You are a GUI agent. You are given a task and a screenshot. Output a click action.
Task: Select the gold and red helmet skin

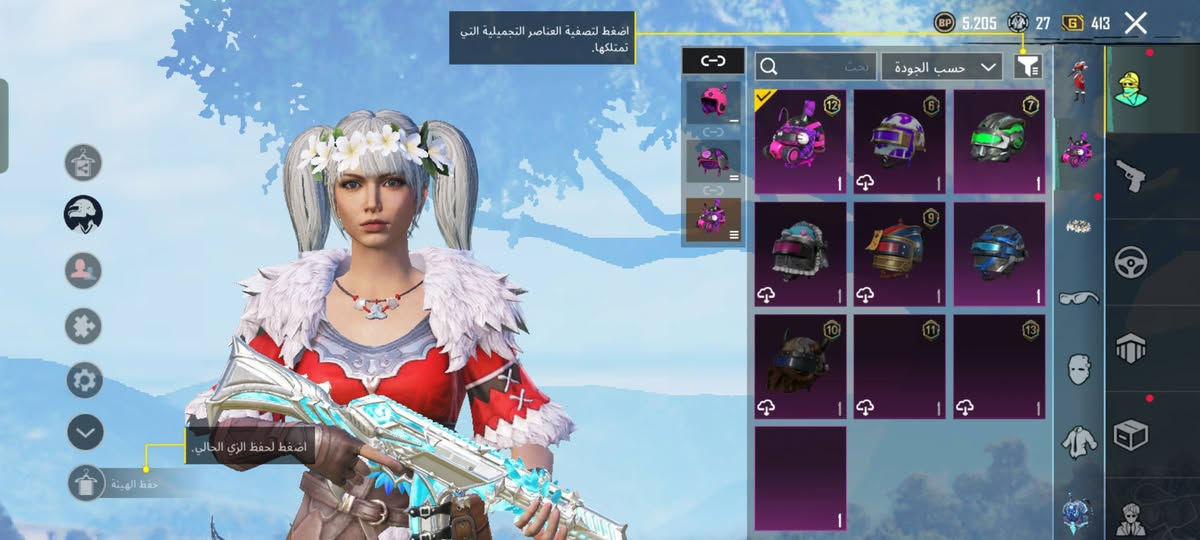coord(899,254)
